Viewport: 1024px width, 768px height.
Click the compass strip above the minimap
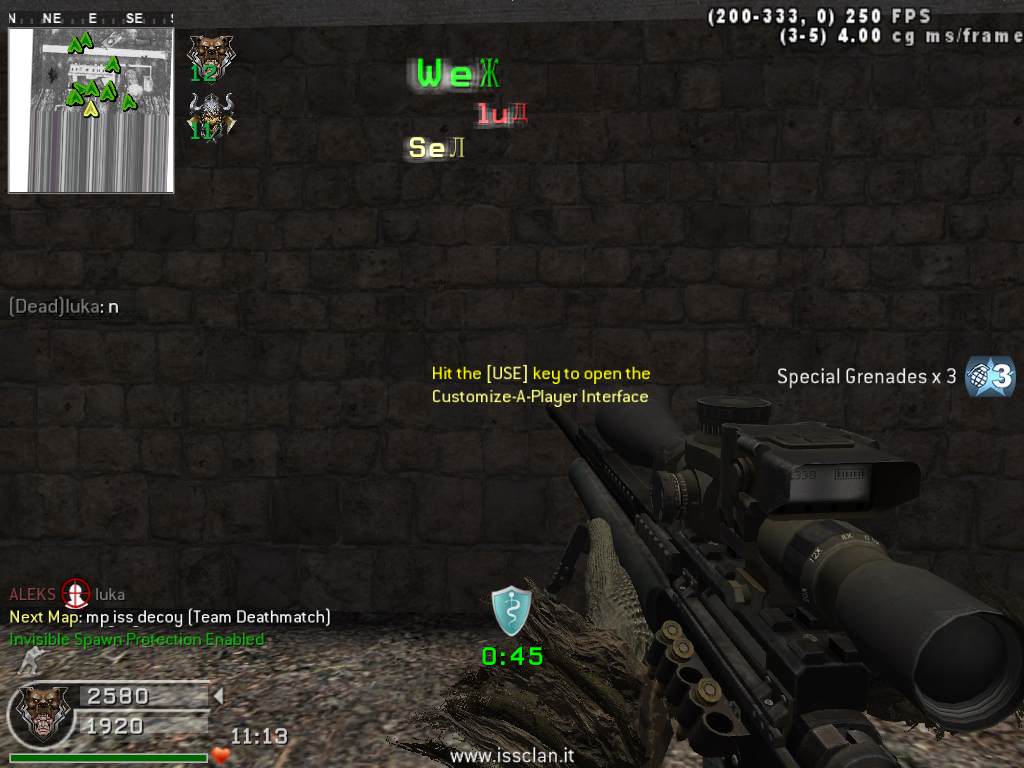pyautogui.click(x=91, y=18)
